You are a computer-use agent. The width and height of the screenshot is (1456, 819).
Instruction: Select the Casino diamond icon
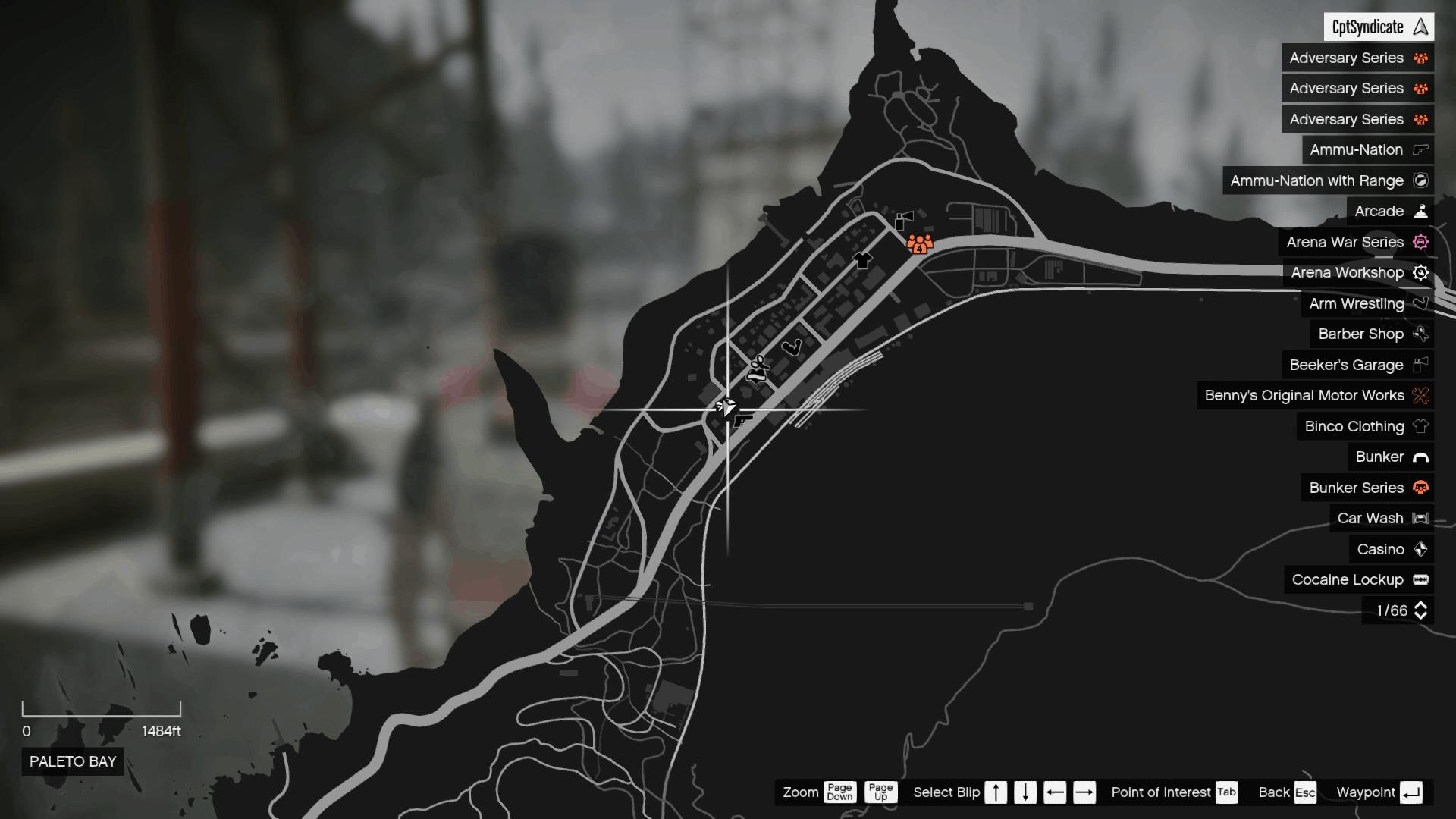click(x=1420, y=549)
